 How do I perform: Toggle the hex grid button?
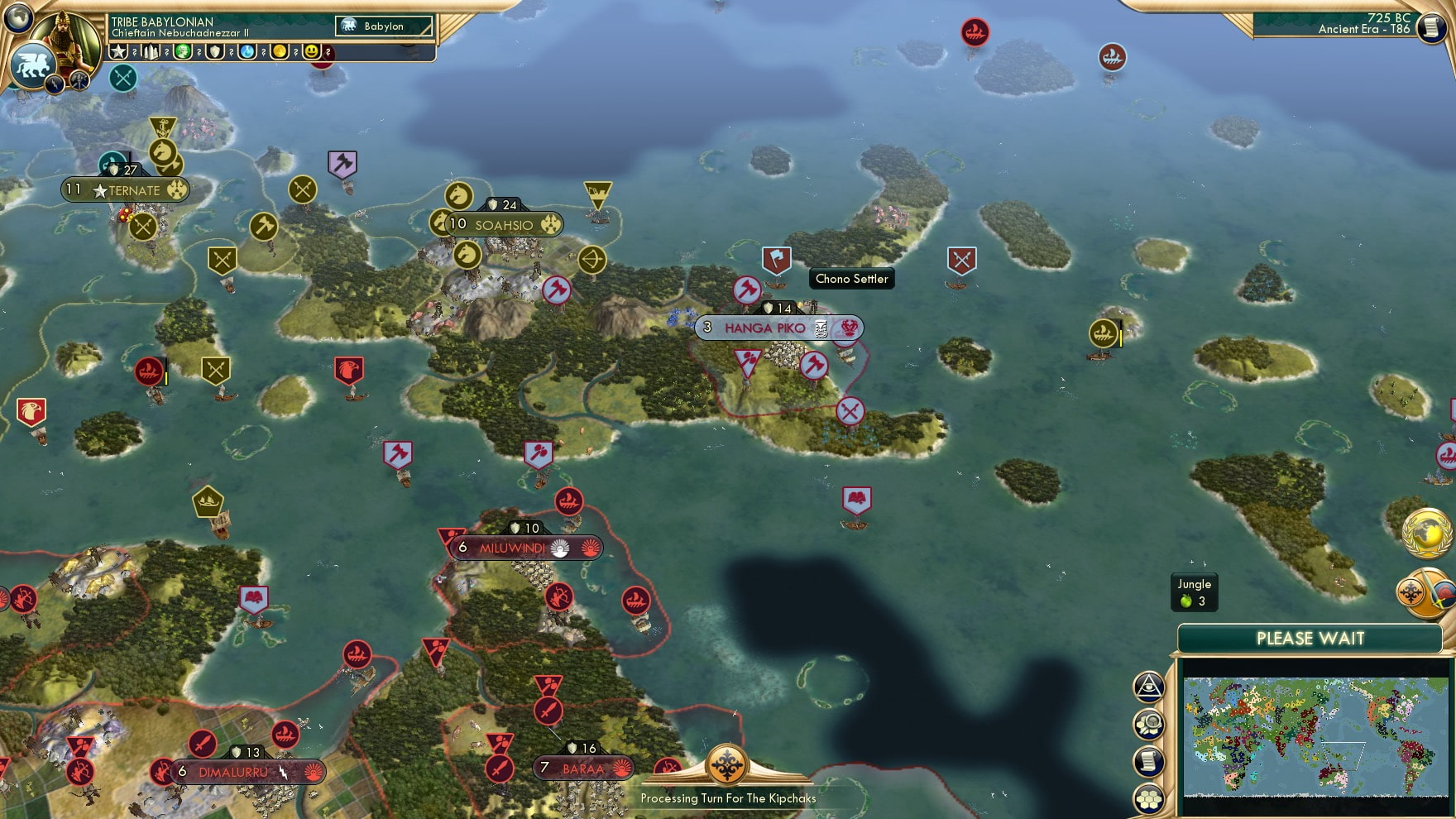(1148, 799)
